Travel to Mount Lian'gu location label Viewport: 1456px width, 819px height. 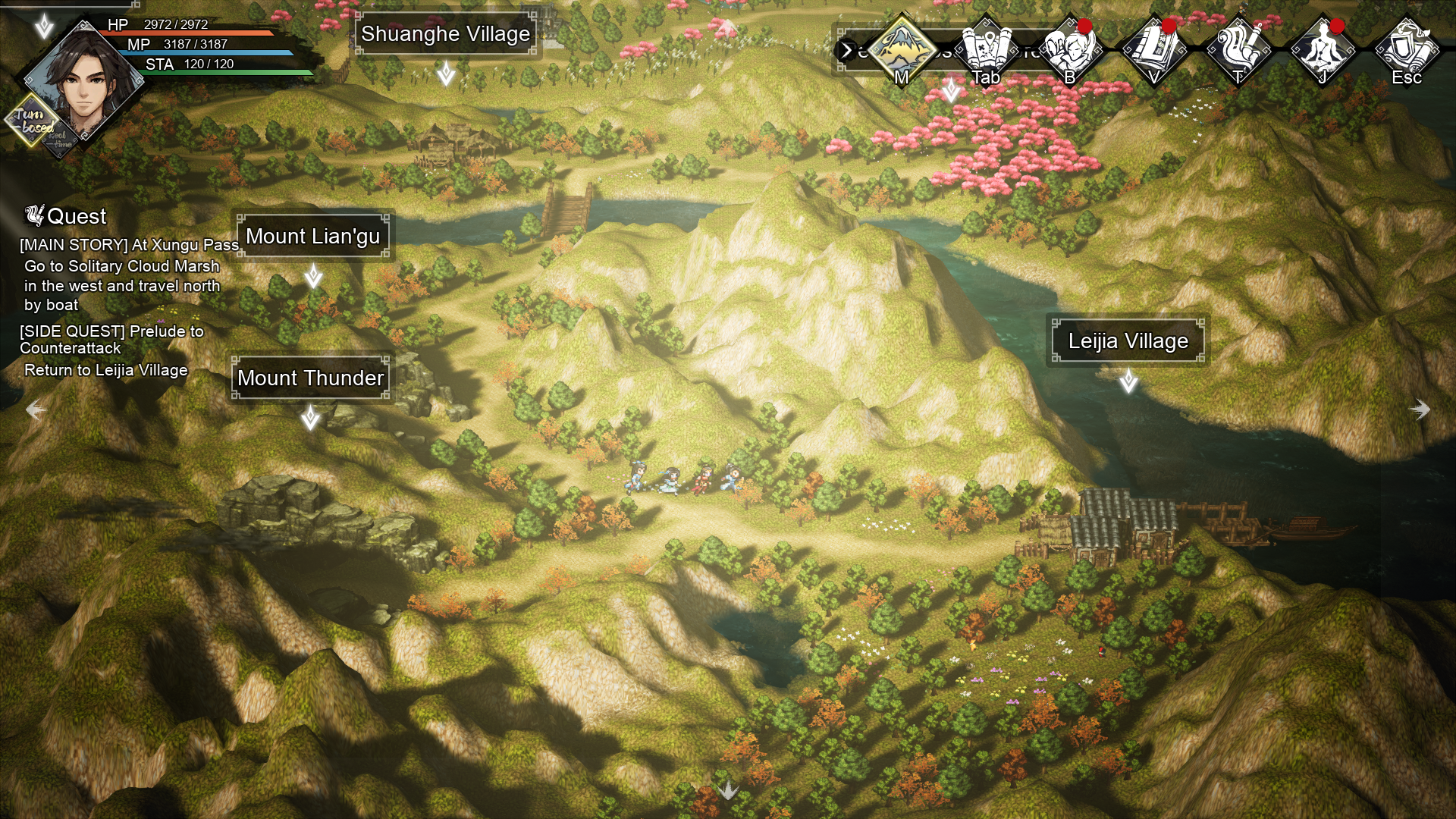[x=312, y=237]
